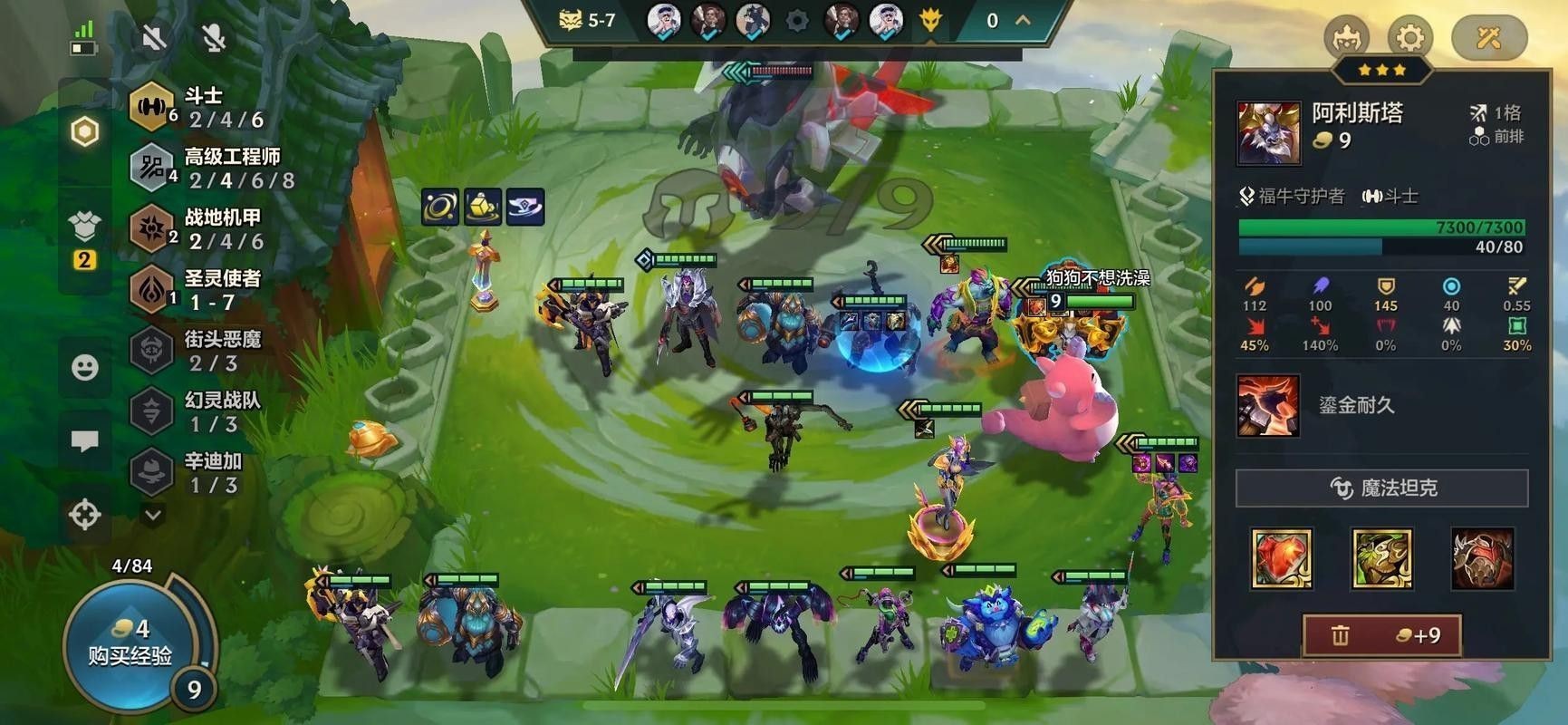Open the 魔法坦克 role info button
This screenshot has width=1568, height=725.
[x=1381, y=488]
